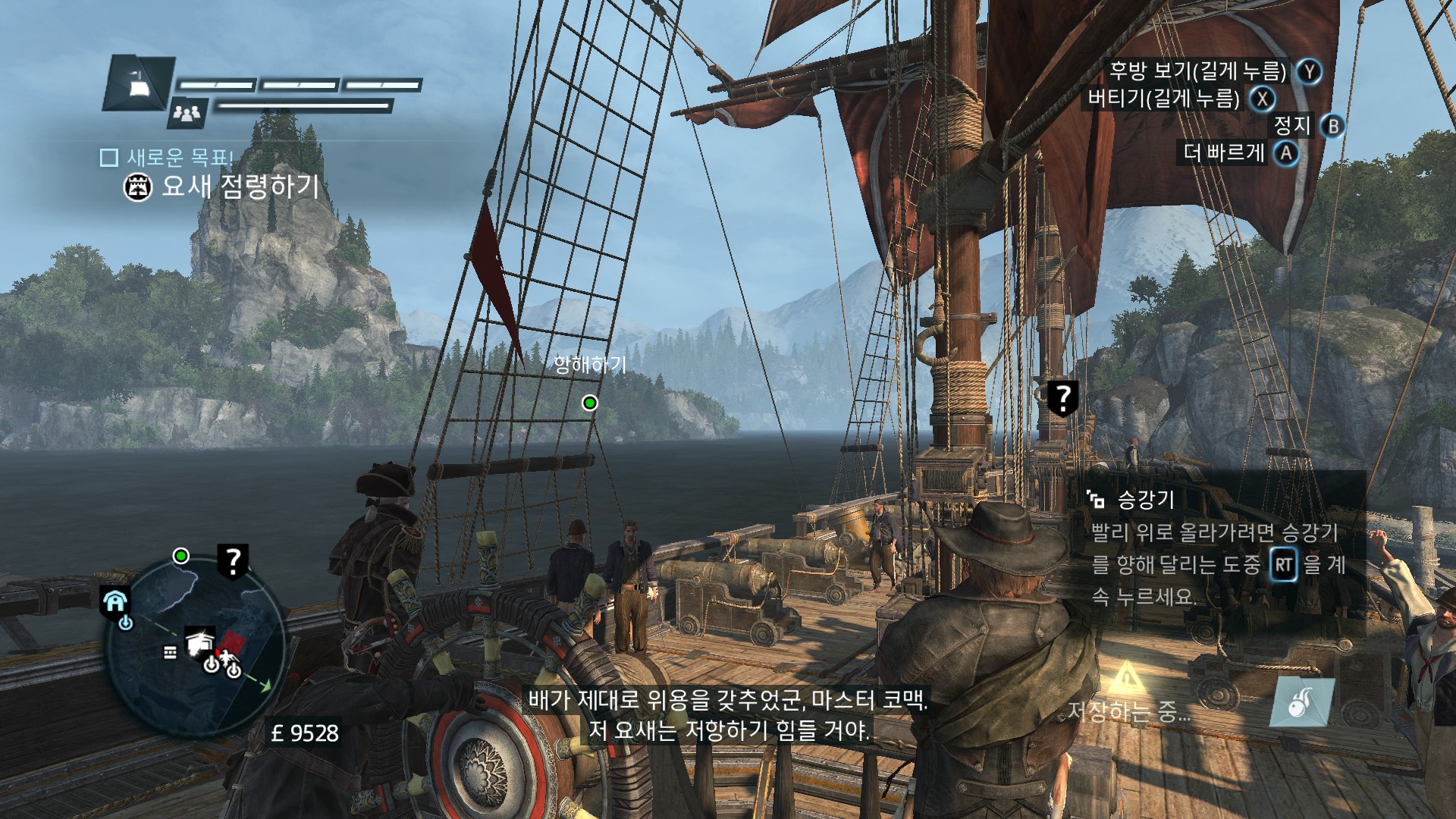The width and height of the screenshot is (1456, 819).
Task: Select the 요새 점령하기 objective tracker
Action: point(221,186)
